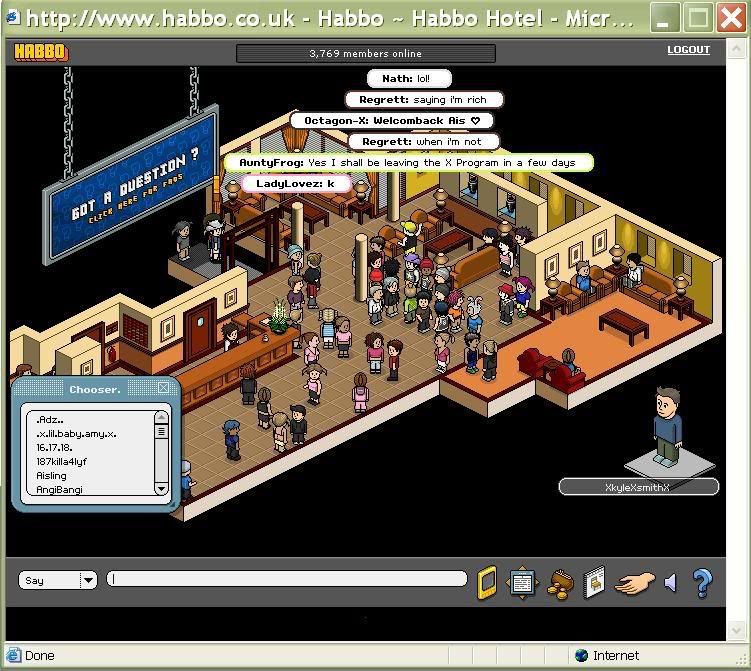Select .Adz.. in the Chooser list
This screenshot has height=671, width=751.
(x=50, y=420)
